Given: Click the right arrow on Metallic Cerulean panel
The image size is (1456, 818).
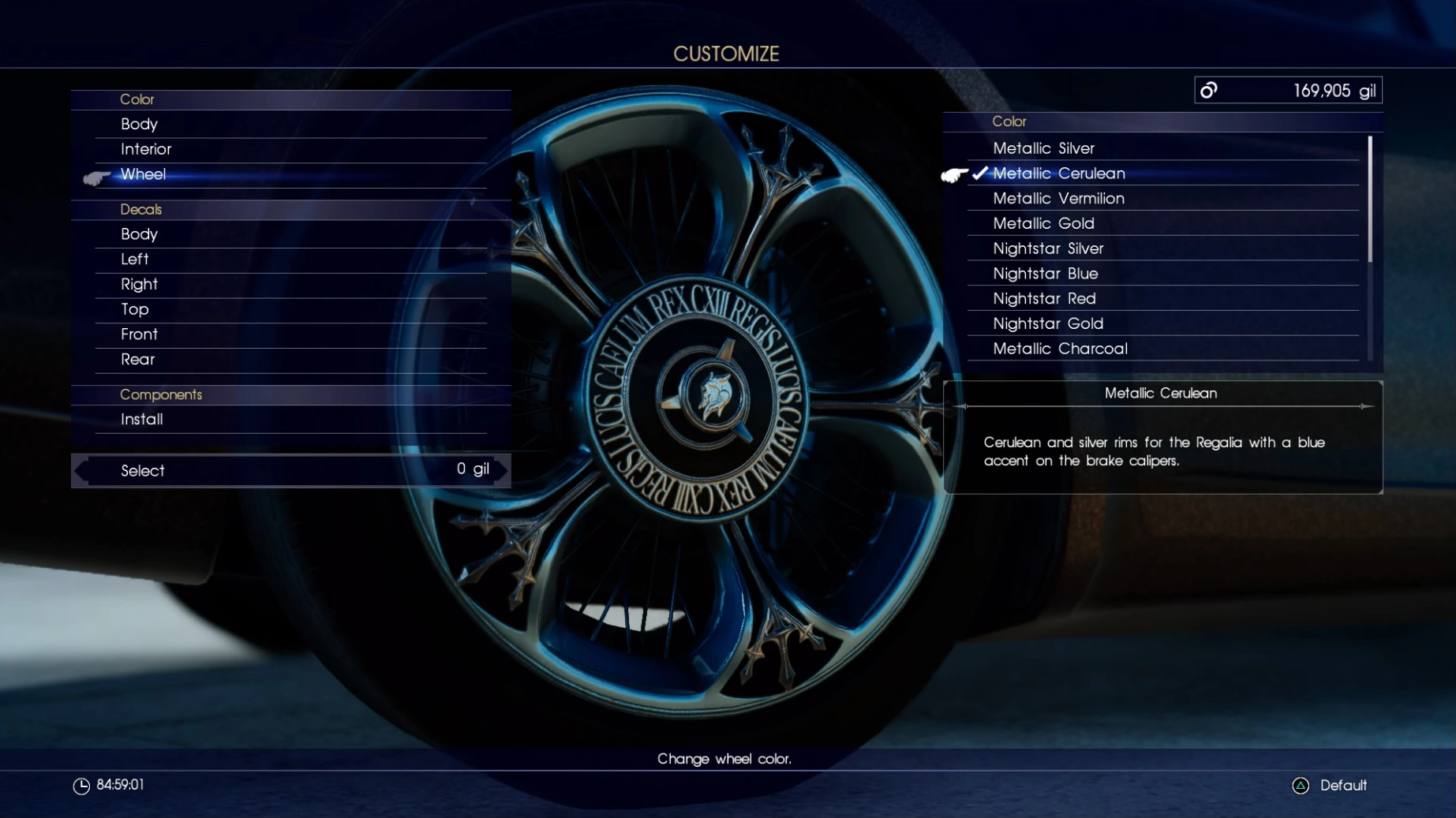Looking at the screenshot, I should point(1364,407).
